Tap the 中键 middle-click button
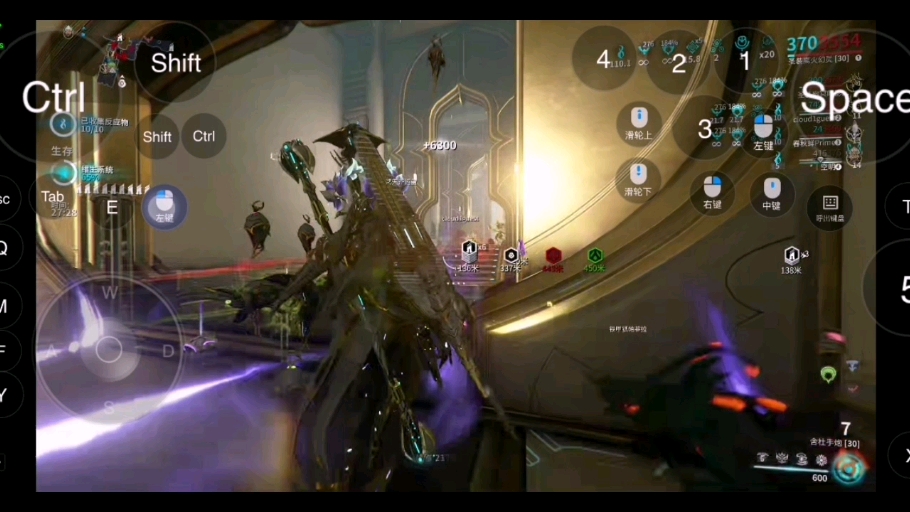This screenshot has width=910, height=512. point(772,193)
